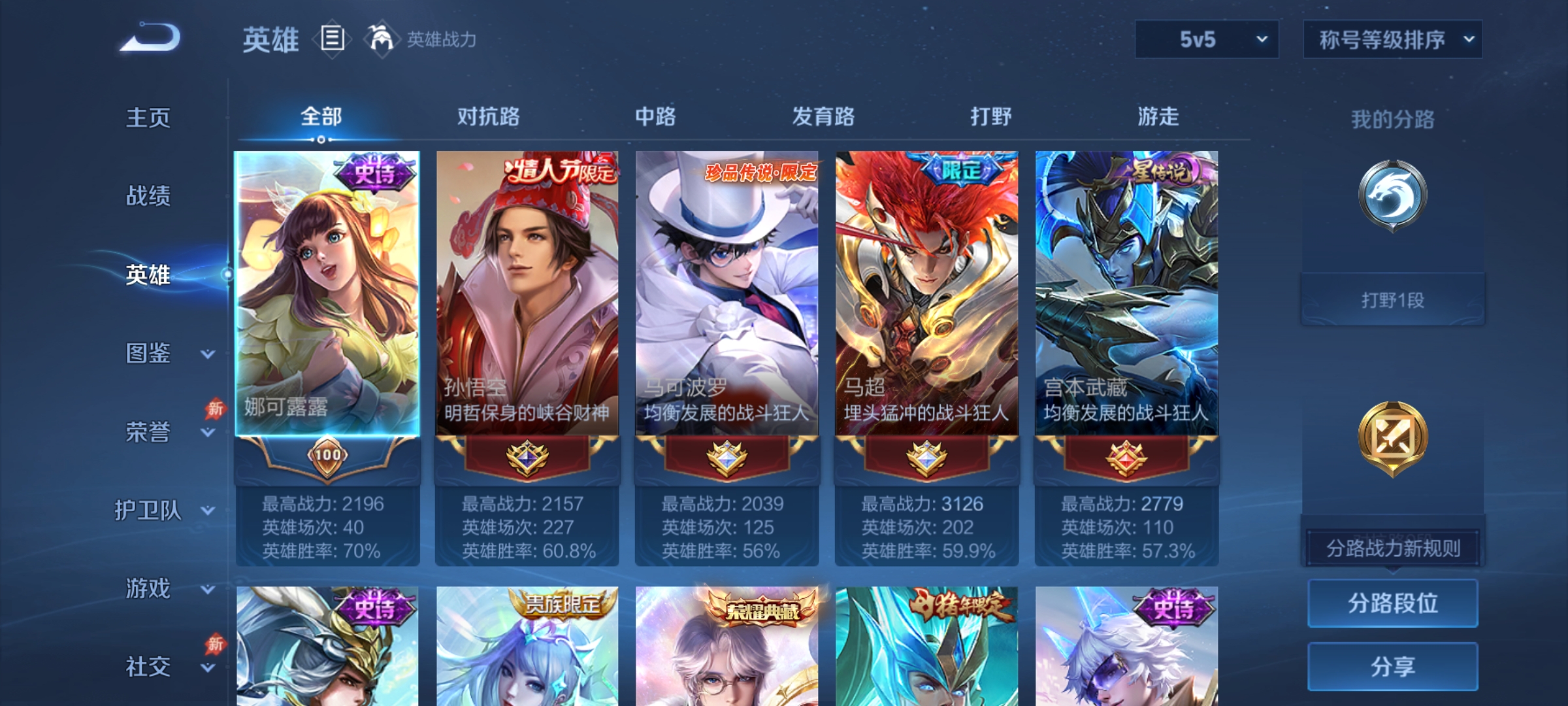Click the 100 level badge under 娜可露露
Screen dimensions: 1568x706
329,458
